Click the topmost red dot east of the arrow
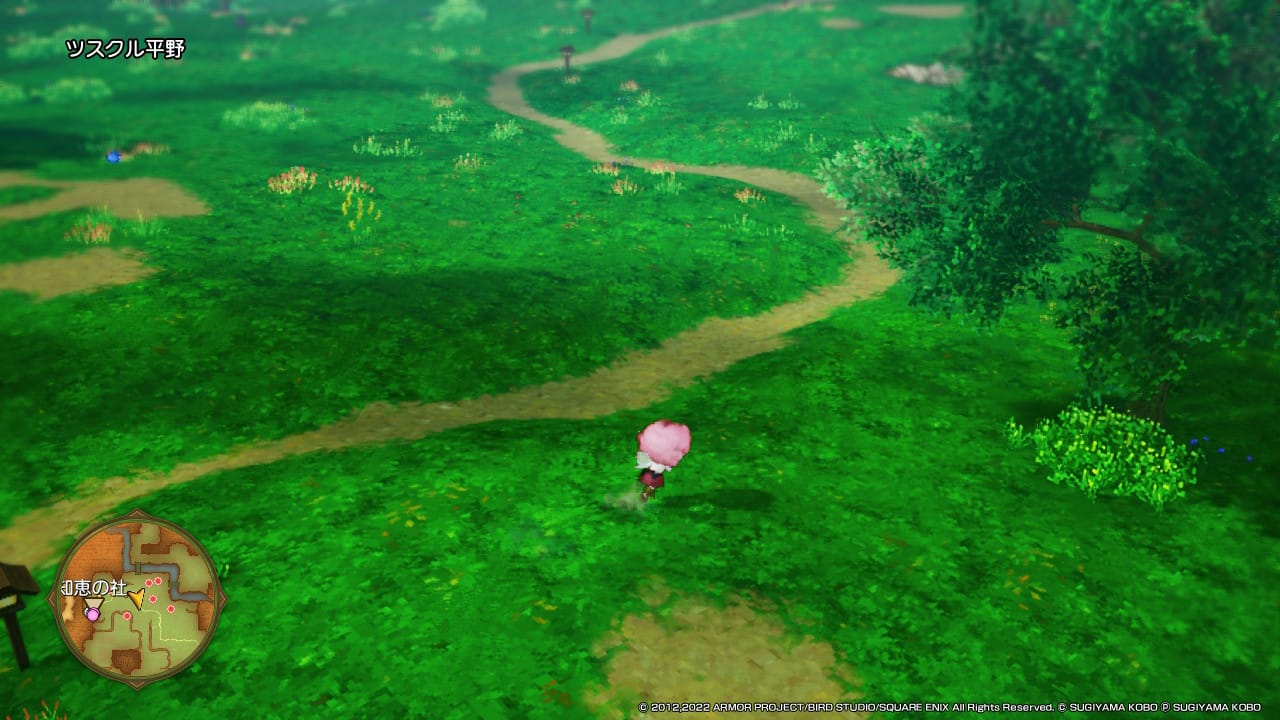The height and width of the screenshot is (720, 1280). (159, 581)
